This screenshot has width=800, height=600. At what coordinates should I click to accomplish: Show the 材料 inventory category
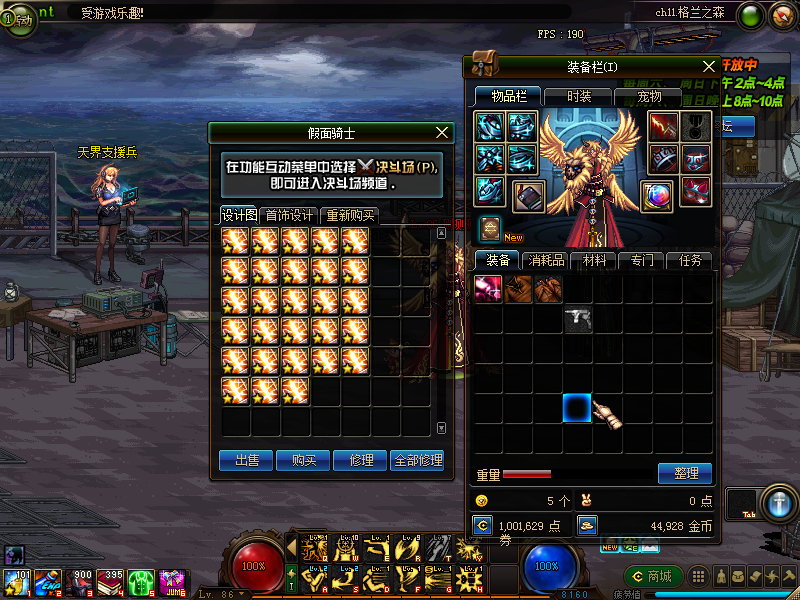pyautogui.click(x=594, y=260)
